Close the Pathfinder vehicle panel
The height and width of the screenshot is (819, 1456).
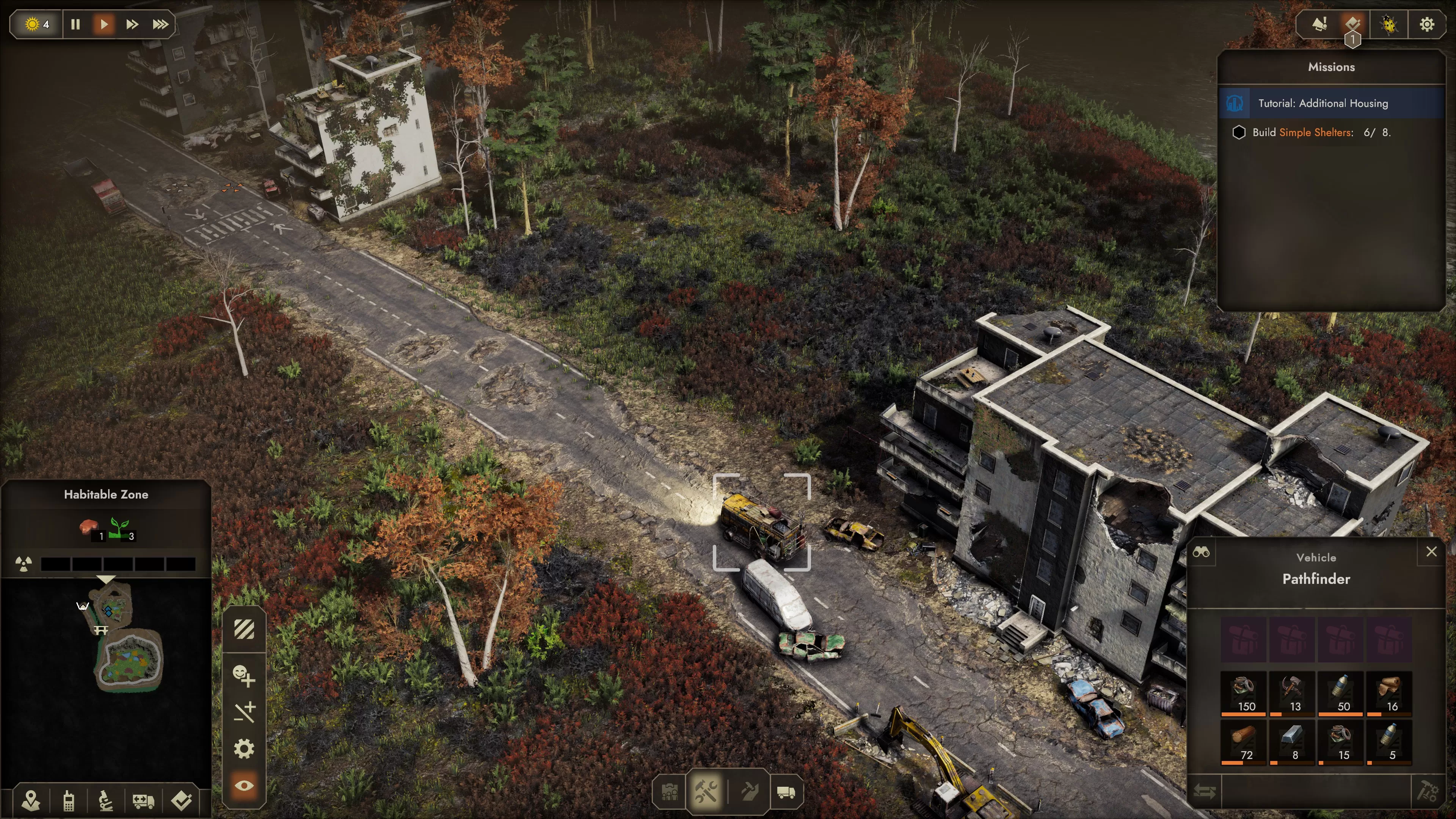pos(1431,552)
